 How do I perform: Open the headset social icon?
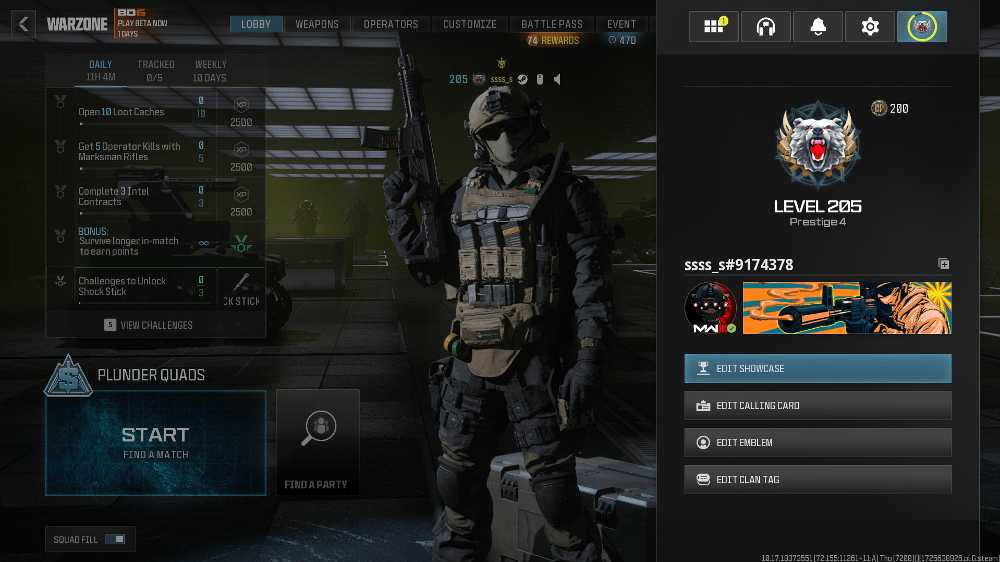(766, 27)
